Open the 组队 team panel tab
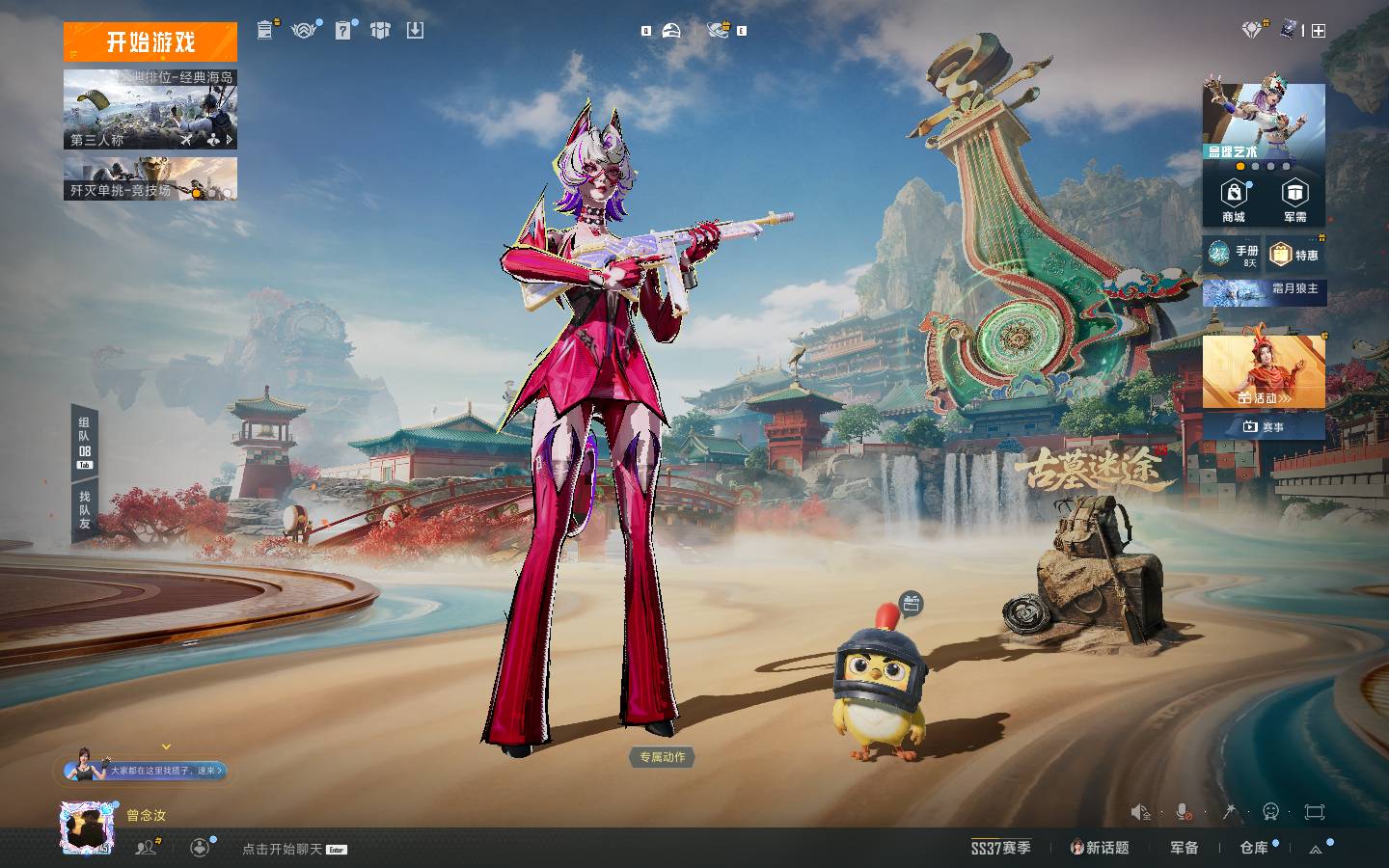Viewport: 1389px width, 868px height. pos(85,439)
